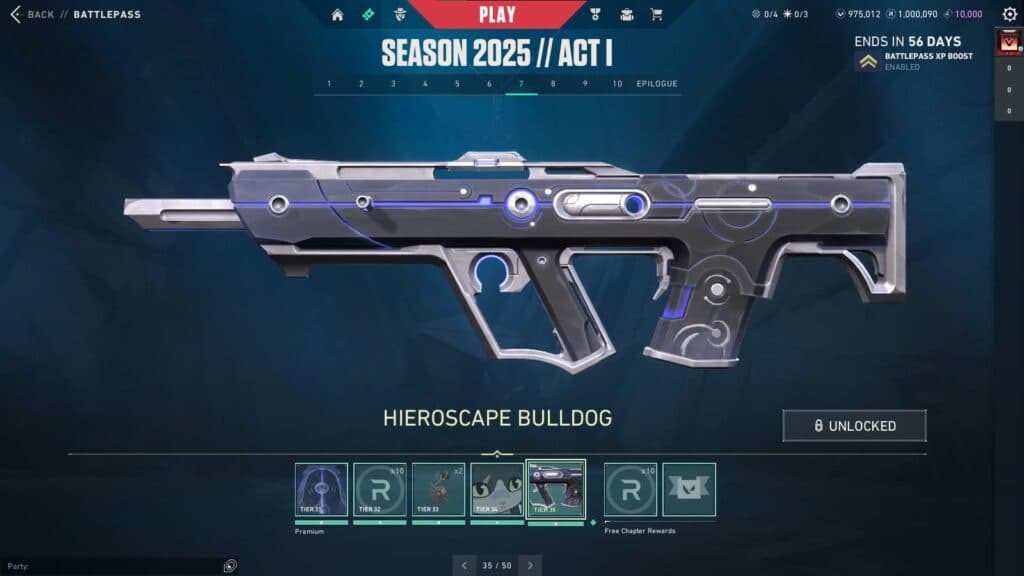Switch to chapter 1 tab
Screen dimensions: 1024x576
click(329, 84)
